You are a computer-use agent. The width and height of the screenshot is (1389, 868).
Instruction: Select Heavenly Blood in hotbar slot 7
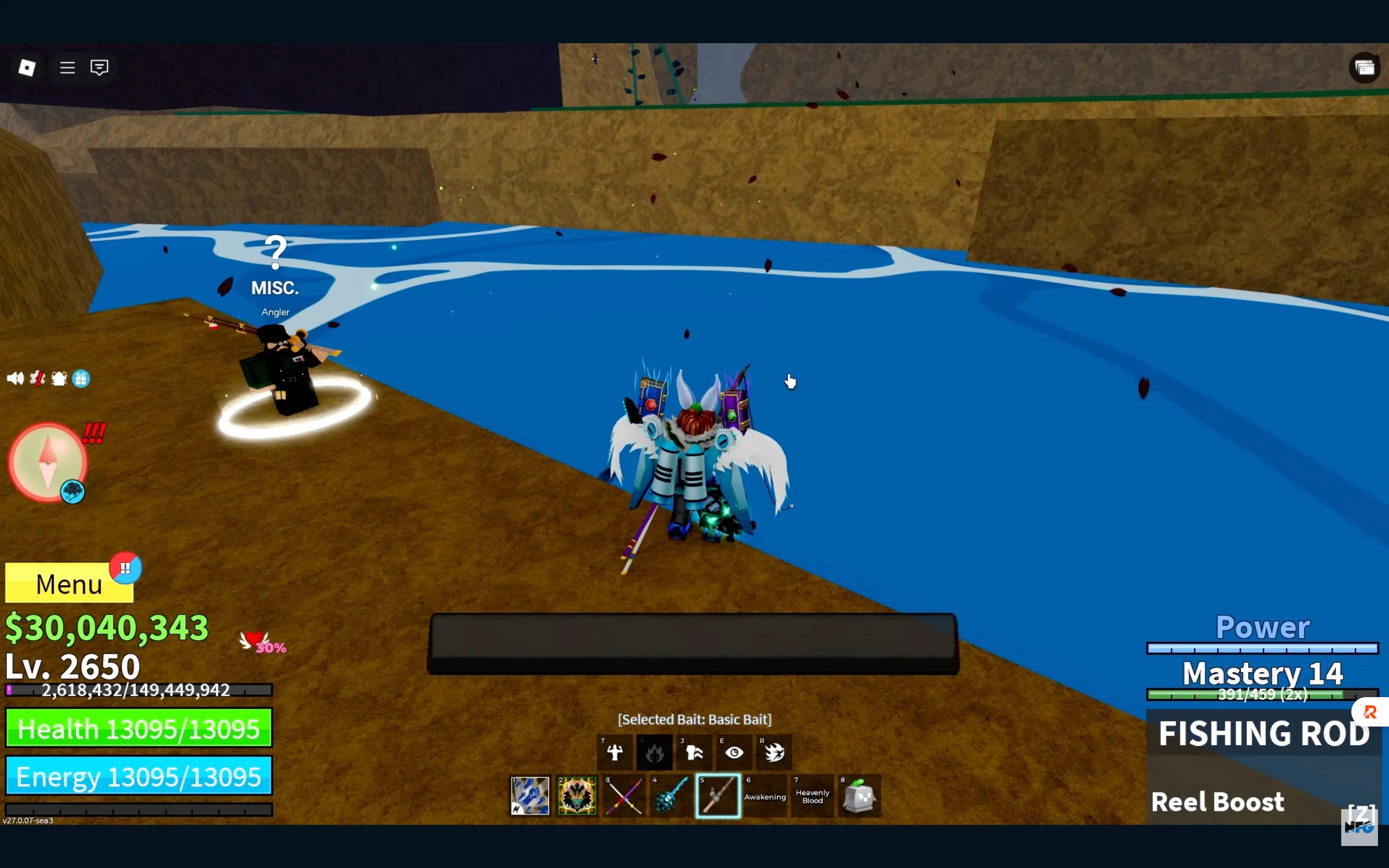point(812,796)
